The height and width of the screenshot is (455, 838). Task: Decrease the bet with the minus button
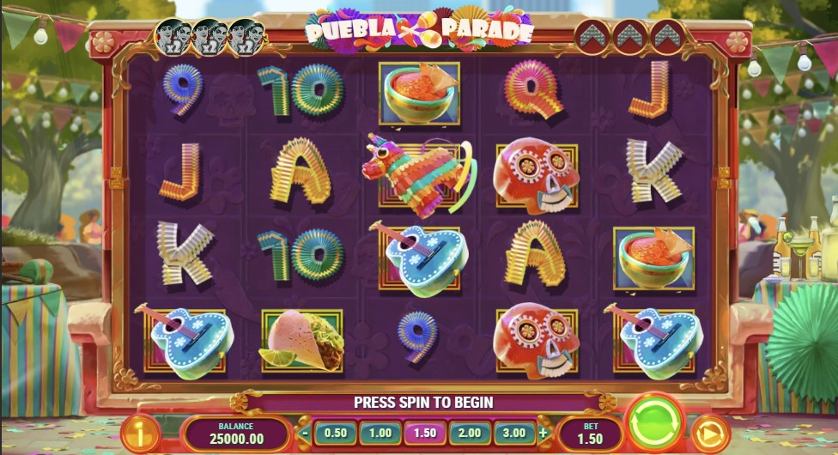(x=305, y=434)
